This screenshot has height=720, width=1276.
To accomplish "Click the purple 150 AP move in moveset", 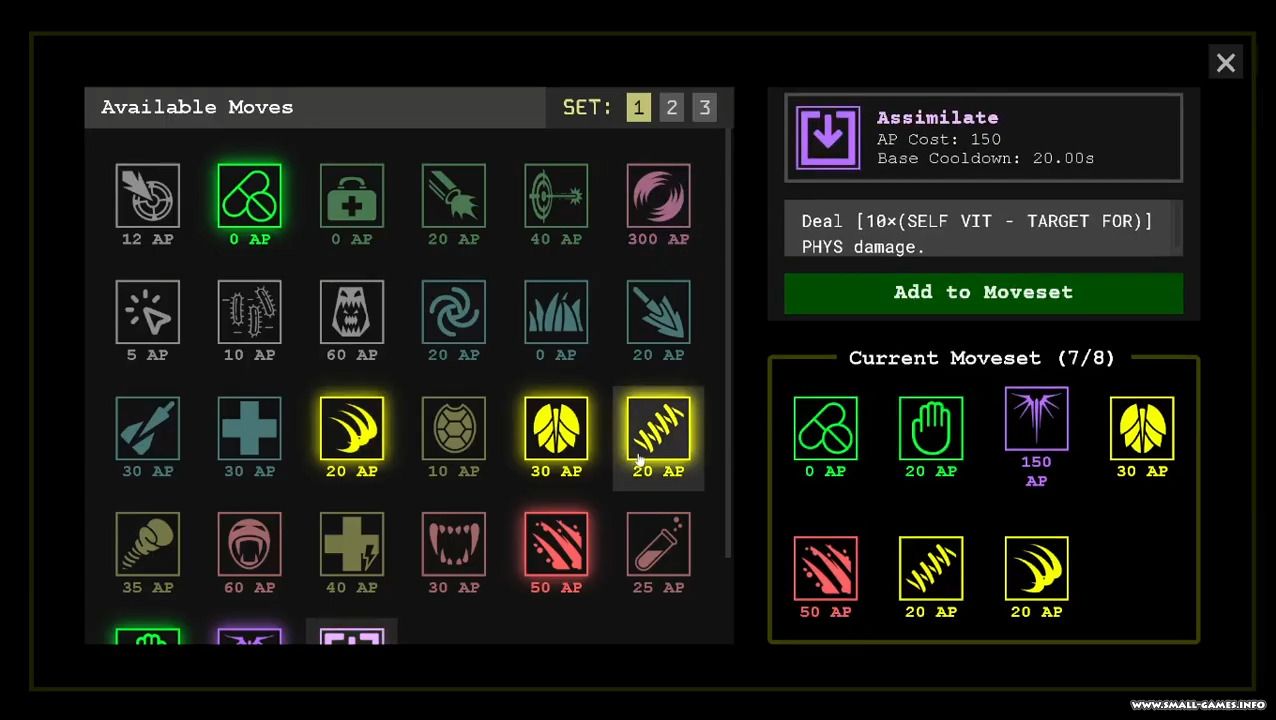I will 1036,418.
